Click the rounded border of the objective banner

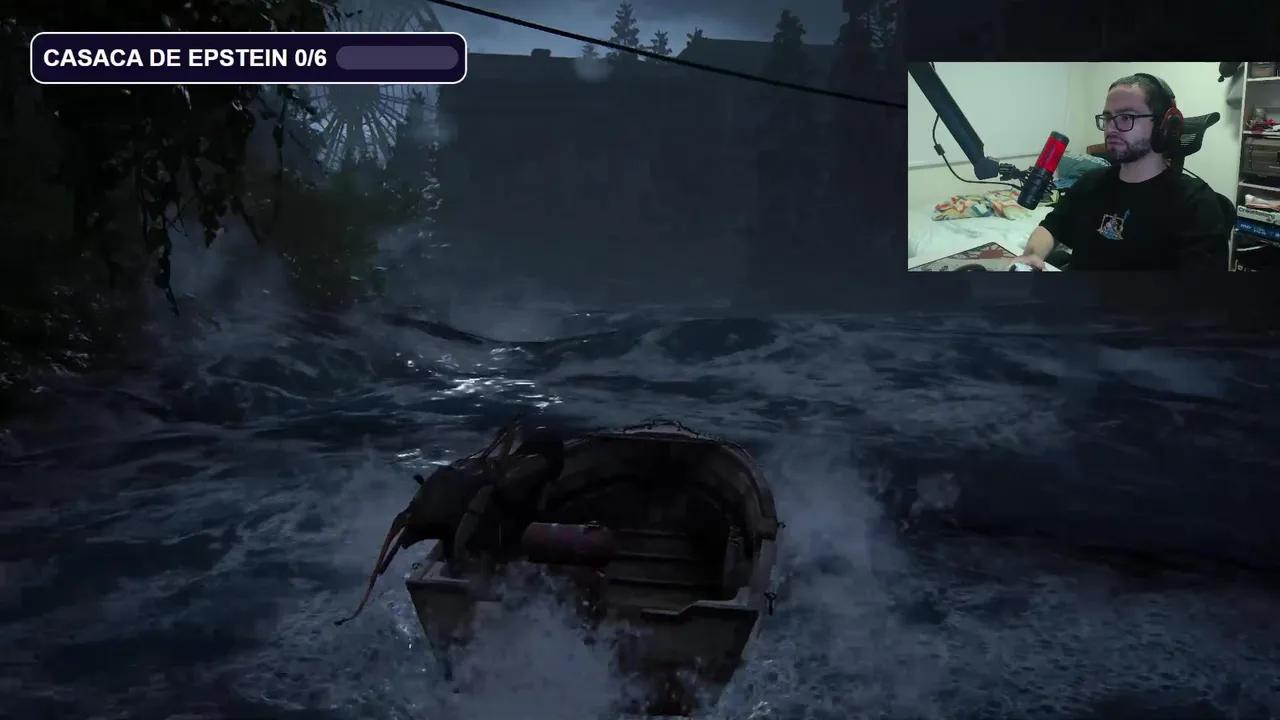coord(36,57)
